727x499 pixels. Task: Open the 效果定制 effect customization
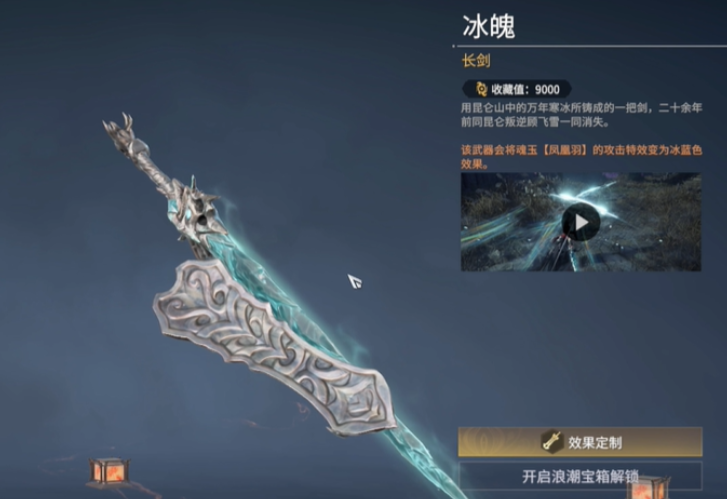coord(580,440)
